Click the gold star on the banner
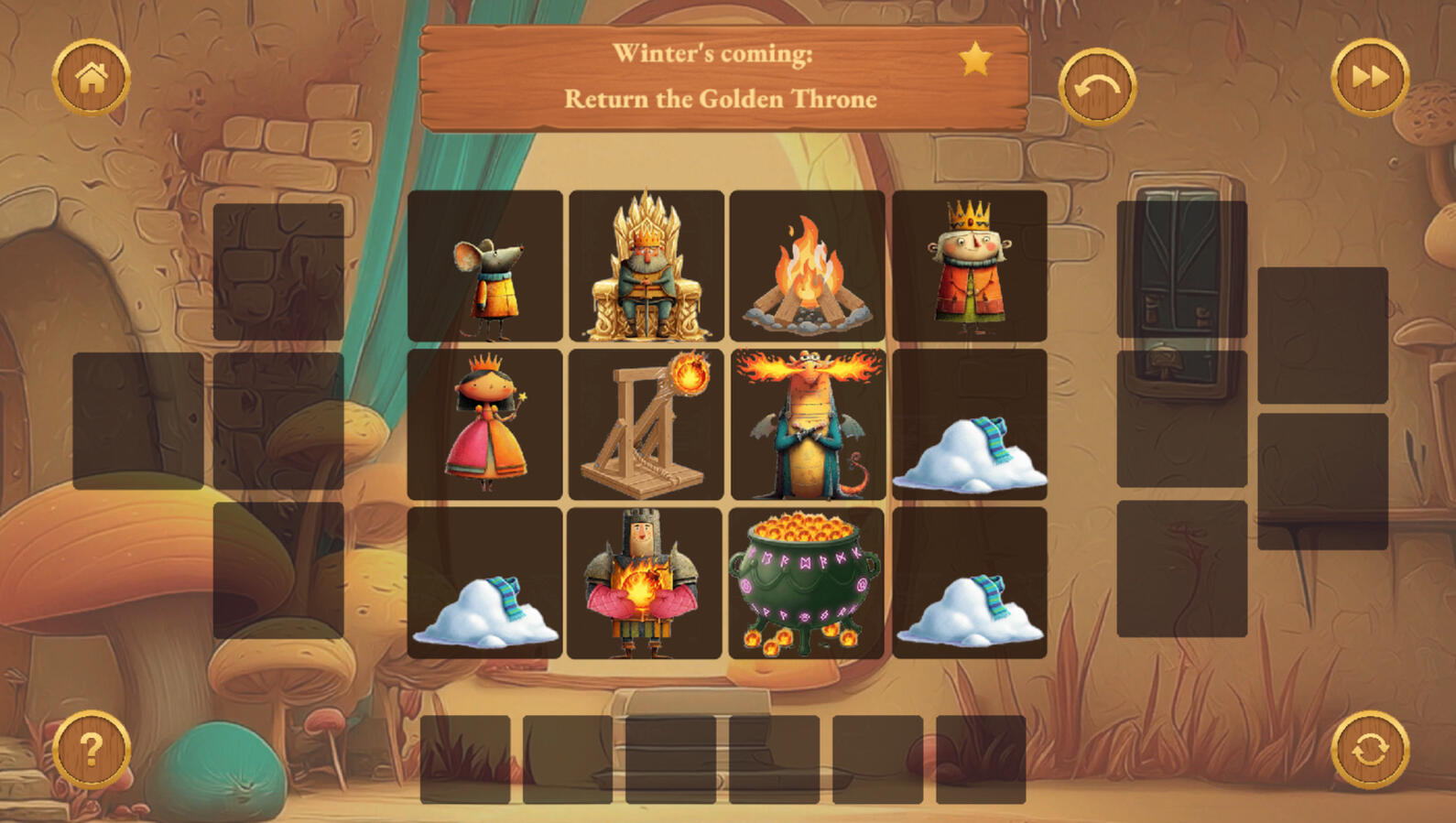 coord(975,60)
